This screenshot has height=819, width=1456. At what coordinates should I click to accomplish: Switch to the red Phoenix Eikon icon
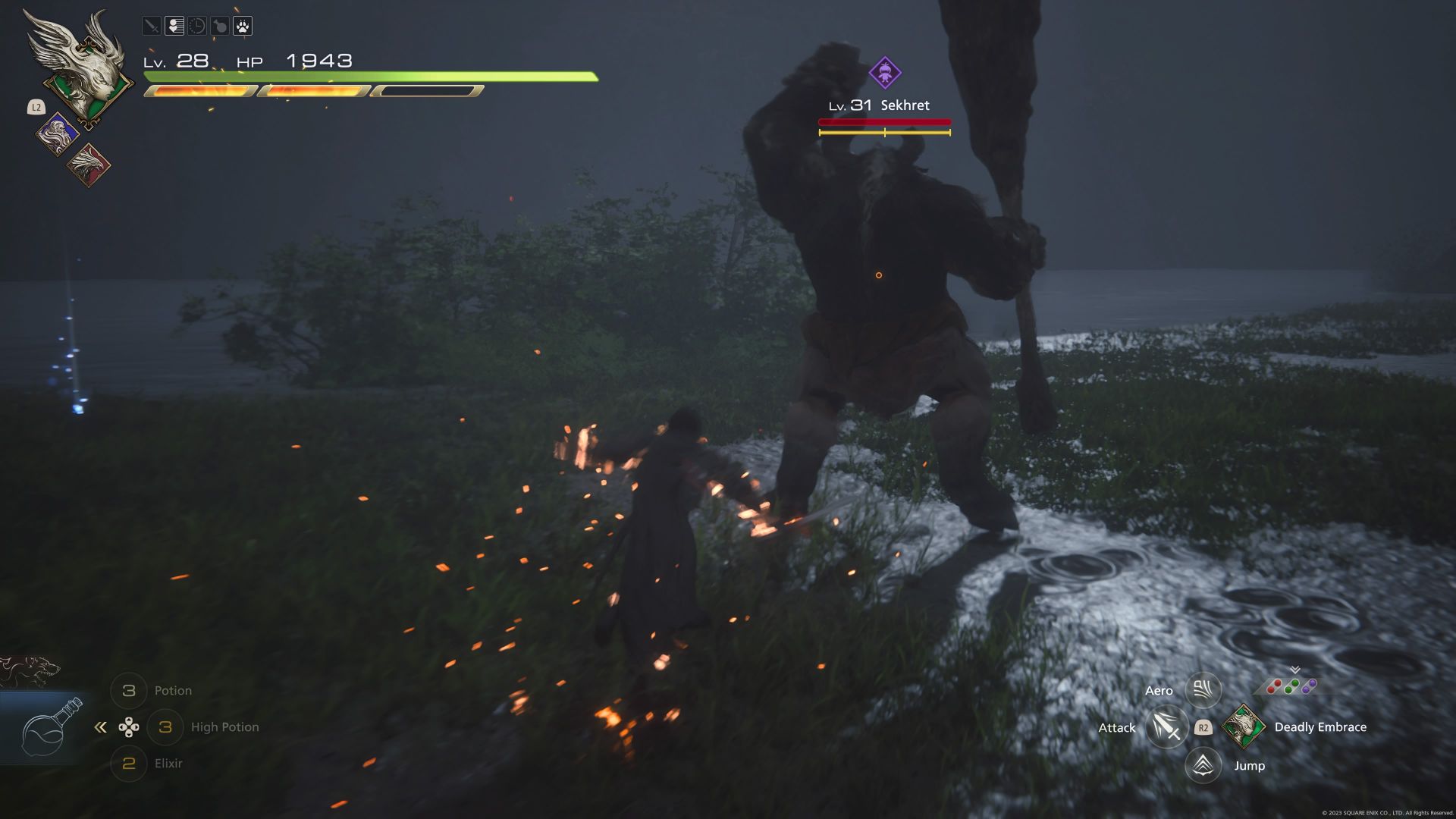(89, 165)
